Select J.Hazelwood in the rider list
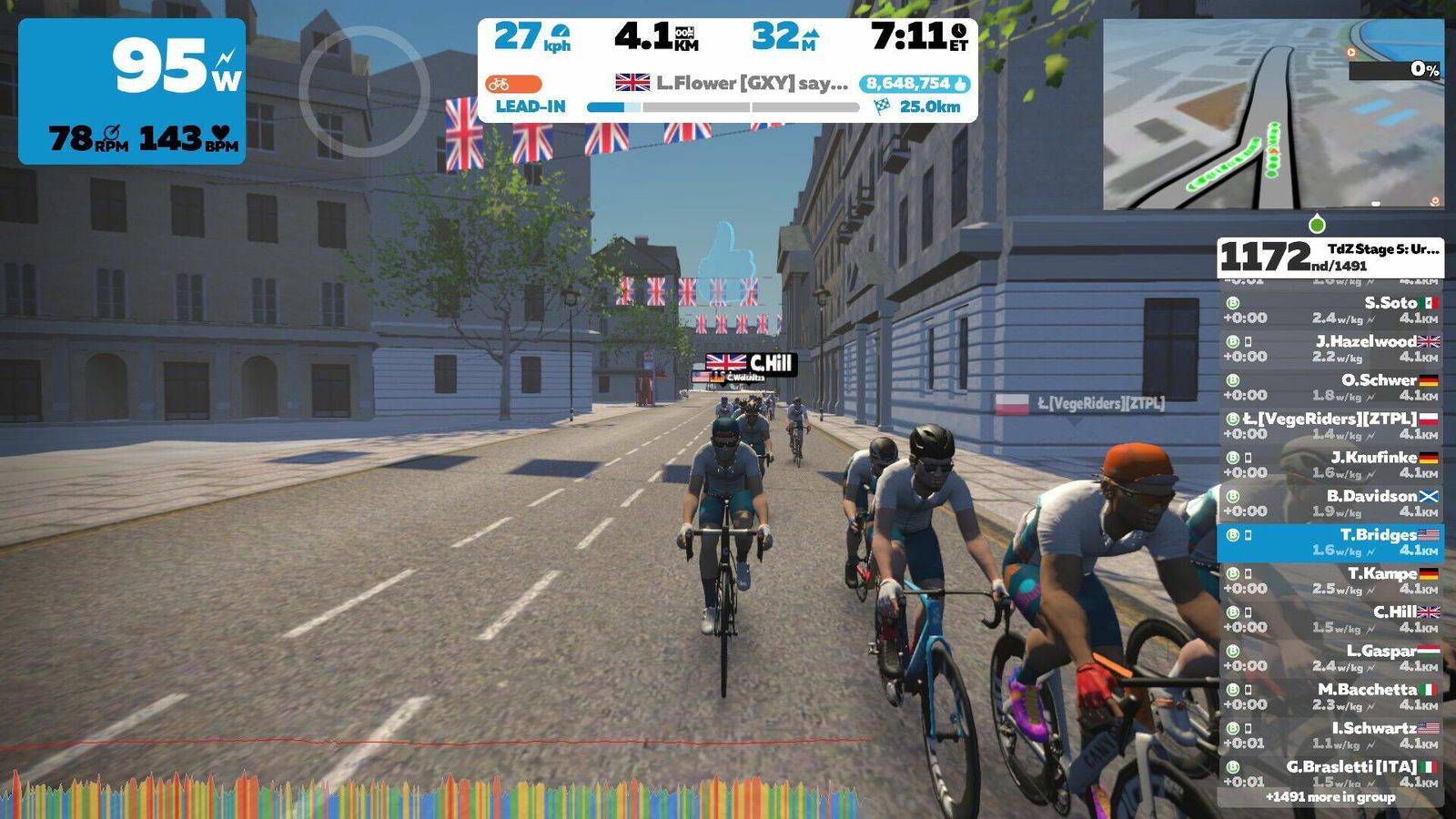The height and width of the screenshot is (819, 1456). pos(1330,349)
